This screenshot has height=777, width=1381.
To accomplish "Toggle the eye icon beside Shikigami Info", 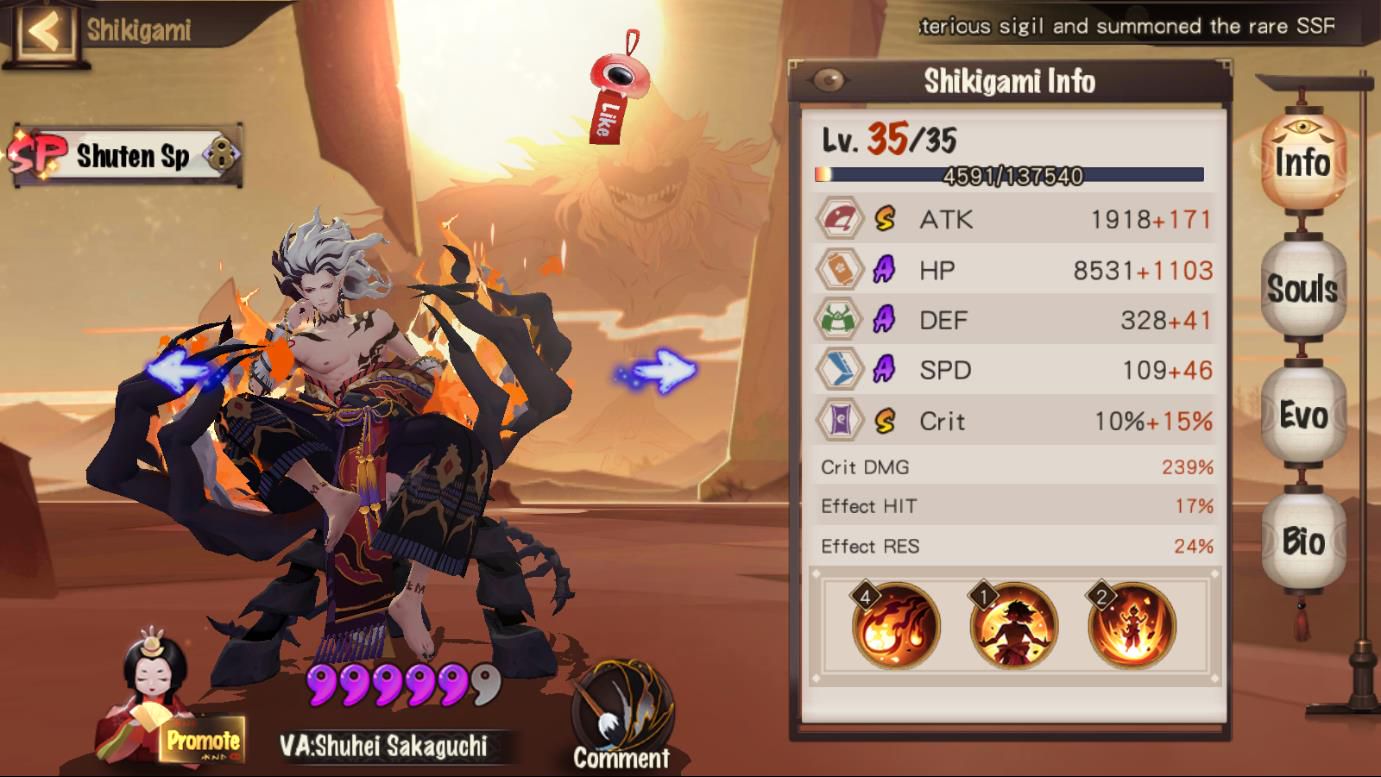I will point(829,81).
